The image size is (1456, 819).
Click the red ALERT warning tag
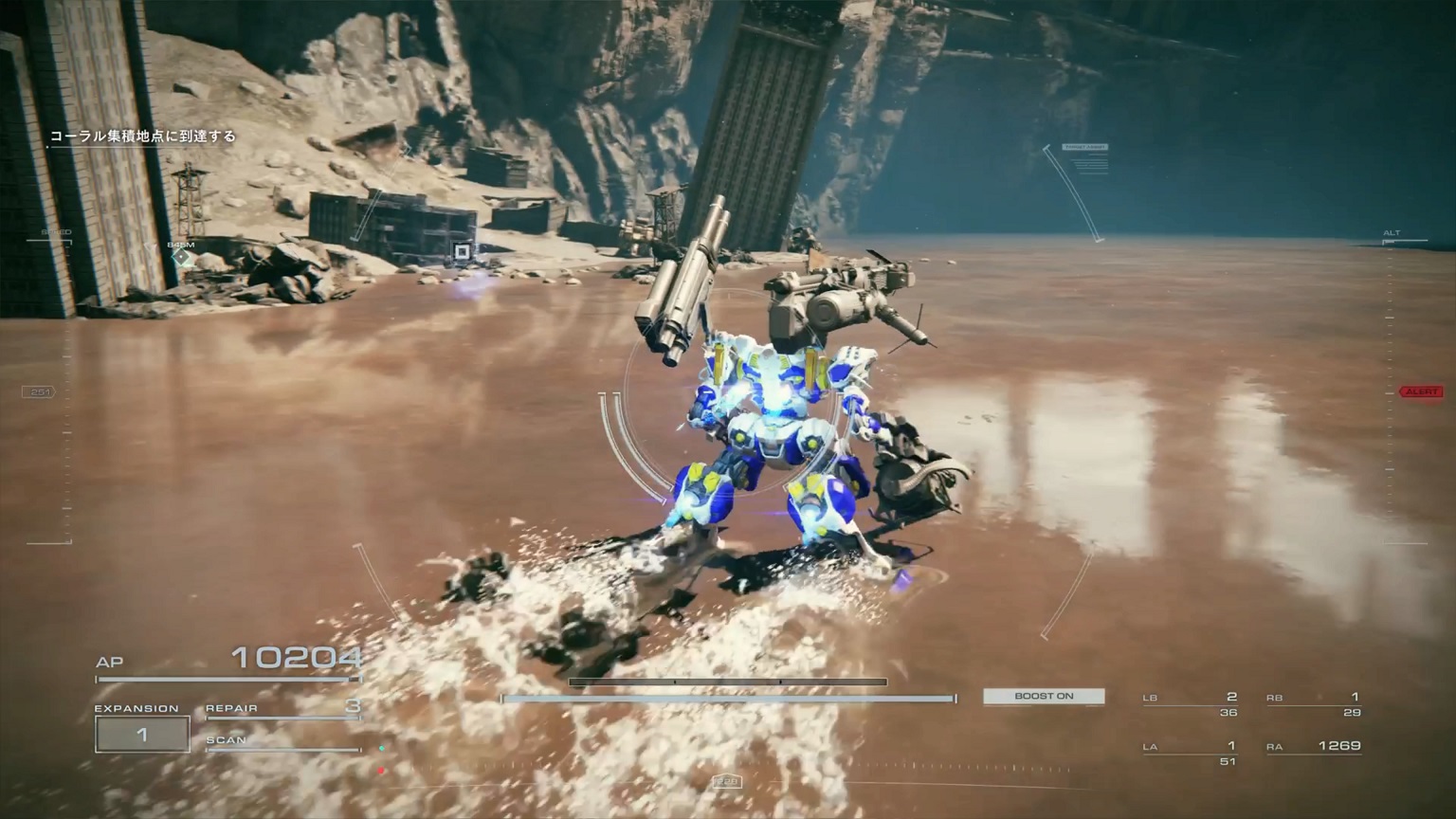(1421, 391)
